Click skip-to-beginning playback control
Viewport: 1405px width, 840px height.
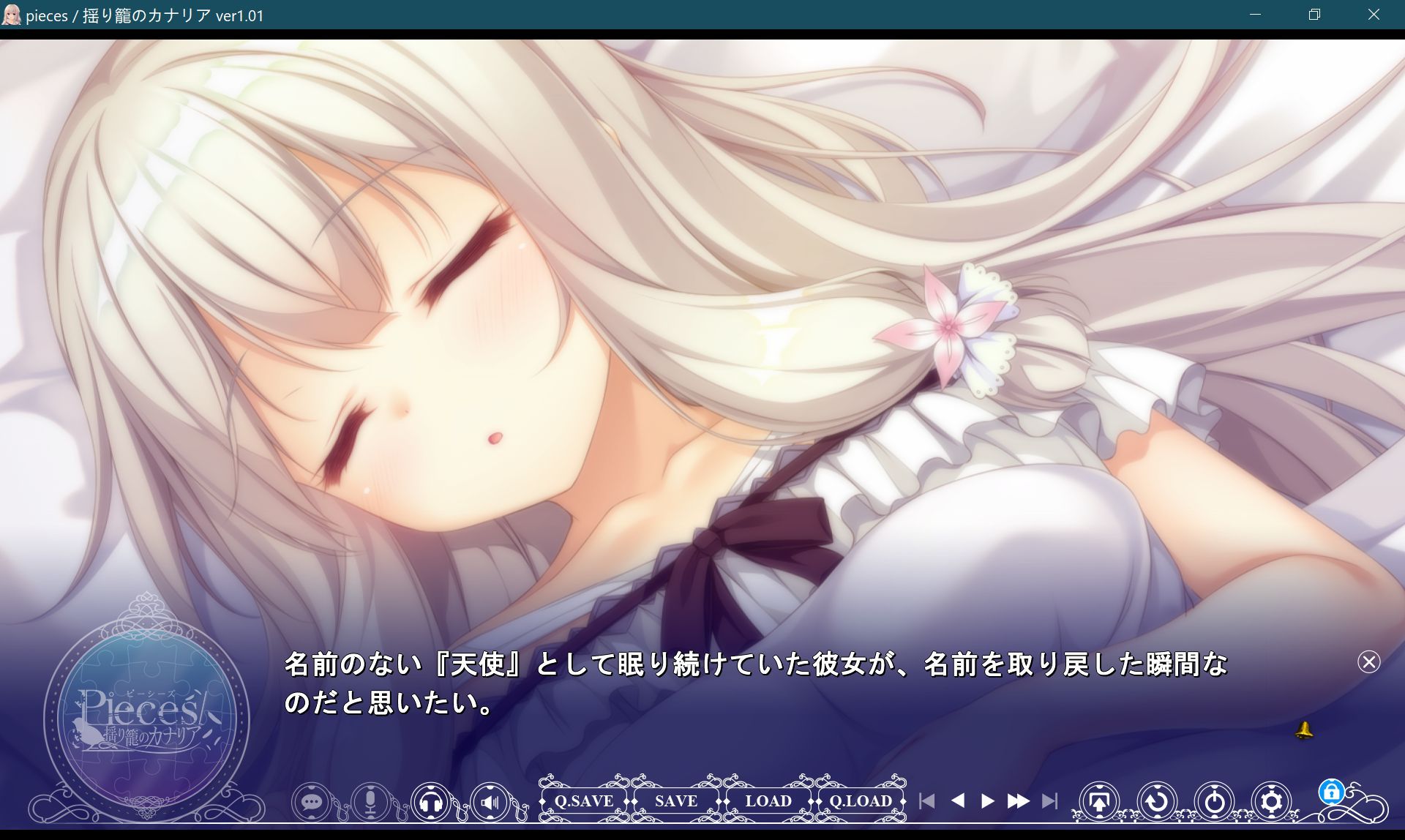point(927,801)
